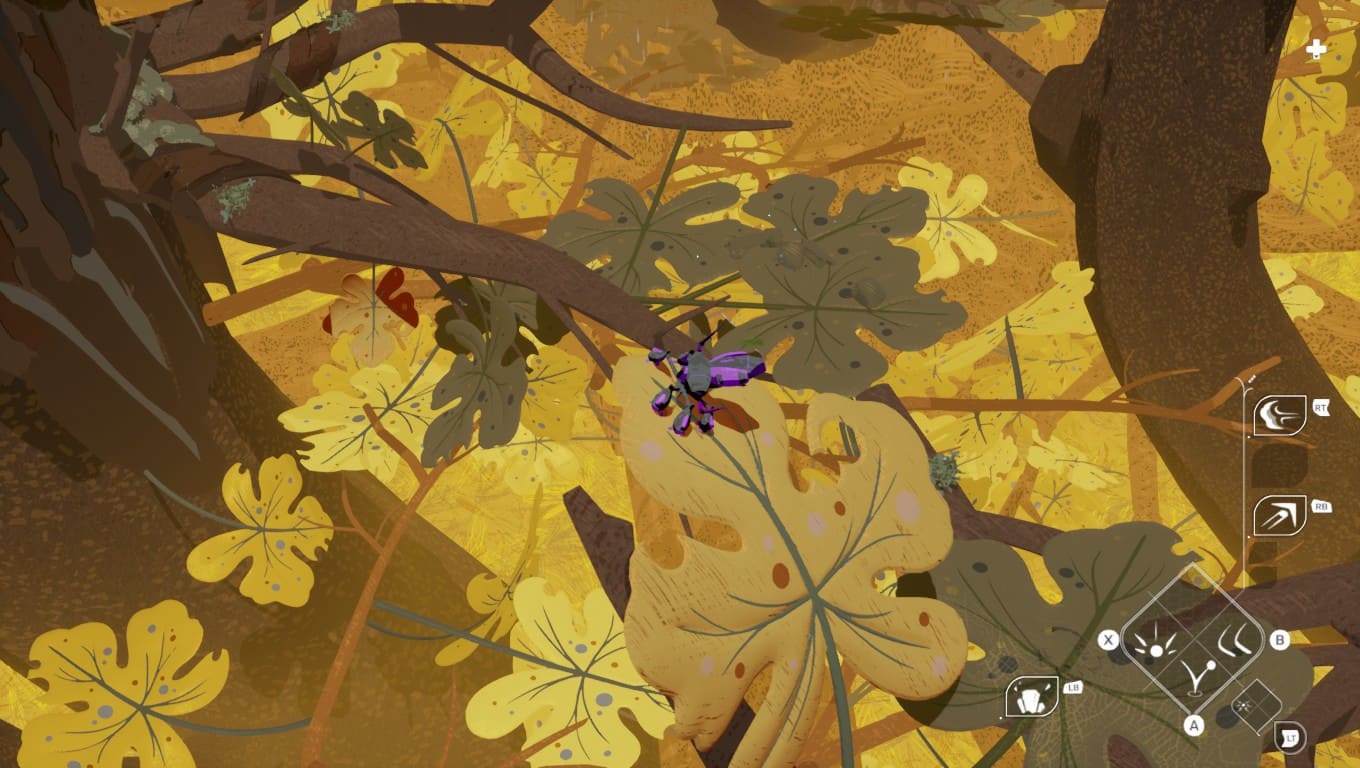Activate the wind dash ability icon
The image size is (1360, 768).
(x=1279, y=415)
